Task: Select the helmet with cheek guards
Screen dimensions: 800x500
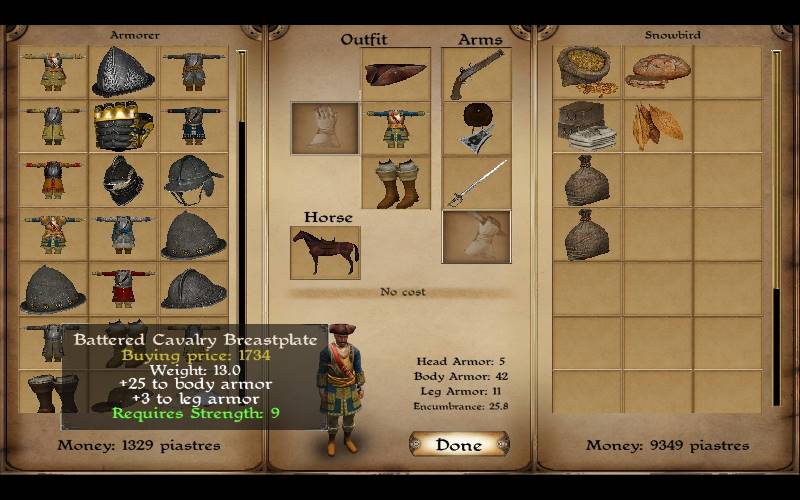Action: [193, 179]
